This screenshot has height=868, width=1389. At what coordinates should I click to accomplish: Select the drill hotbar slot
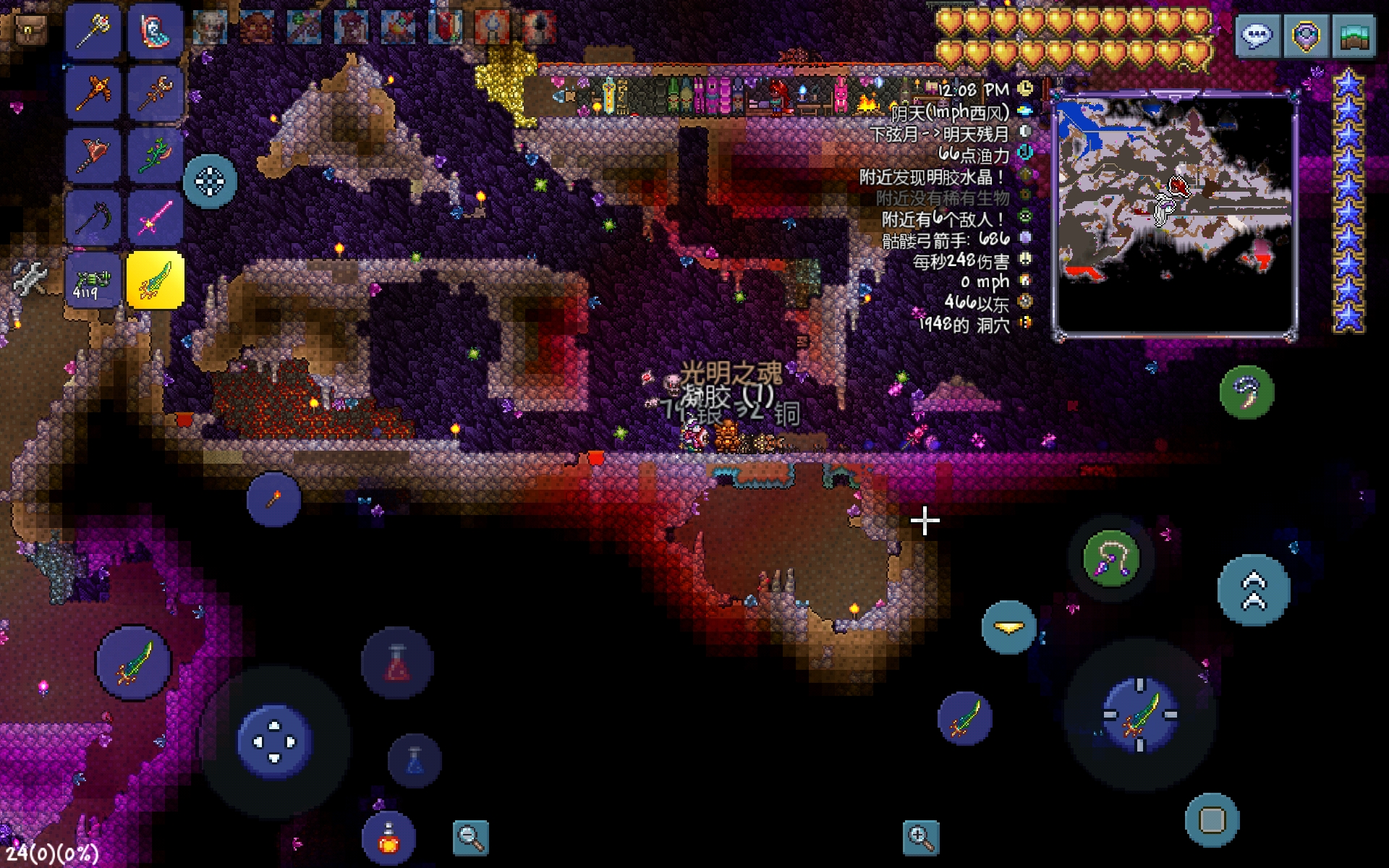[x=93, y=154]
